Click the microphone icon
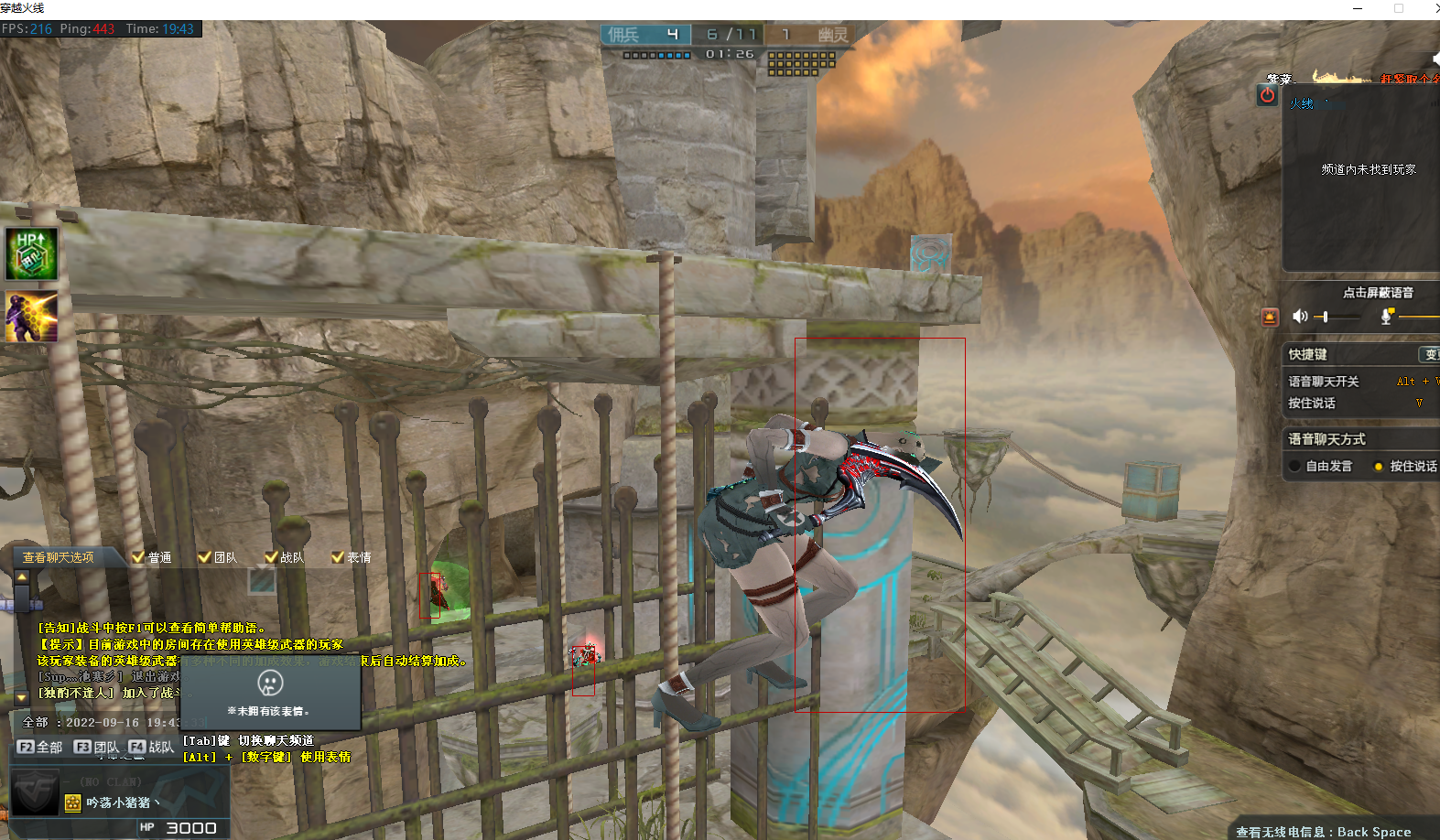The height and width of the screenshot is (840, 1440). 1387,317
